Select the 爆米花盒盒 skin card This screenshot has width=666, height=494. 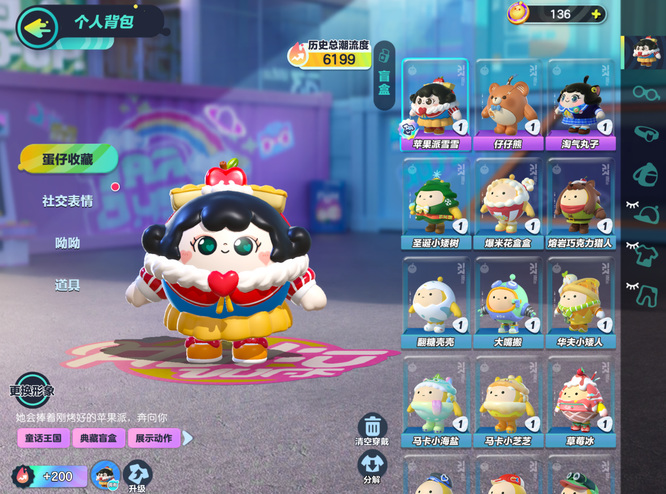509,202
